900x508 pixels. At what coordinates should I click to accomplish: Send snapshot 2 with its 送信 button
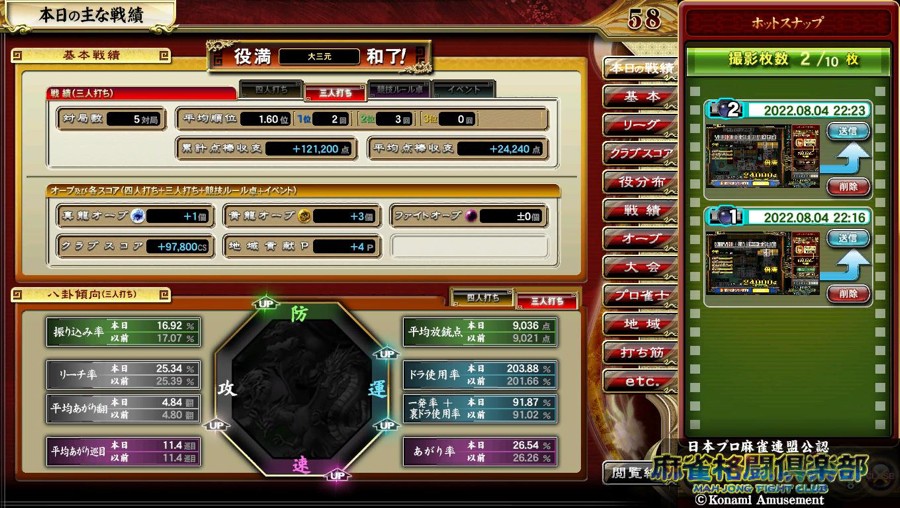click(x=848, y=131)
